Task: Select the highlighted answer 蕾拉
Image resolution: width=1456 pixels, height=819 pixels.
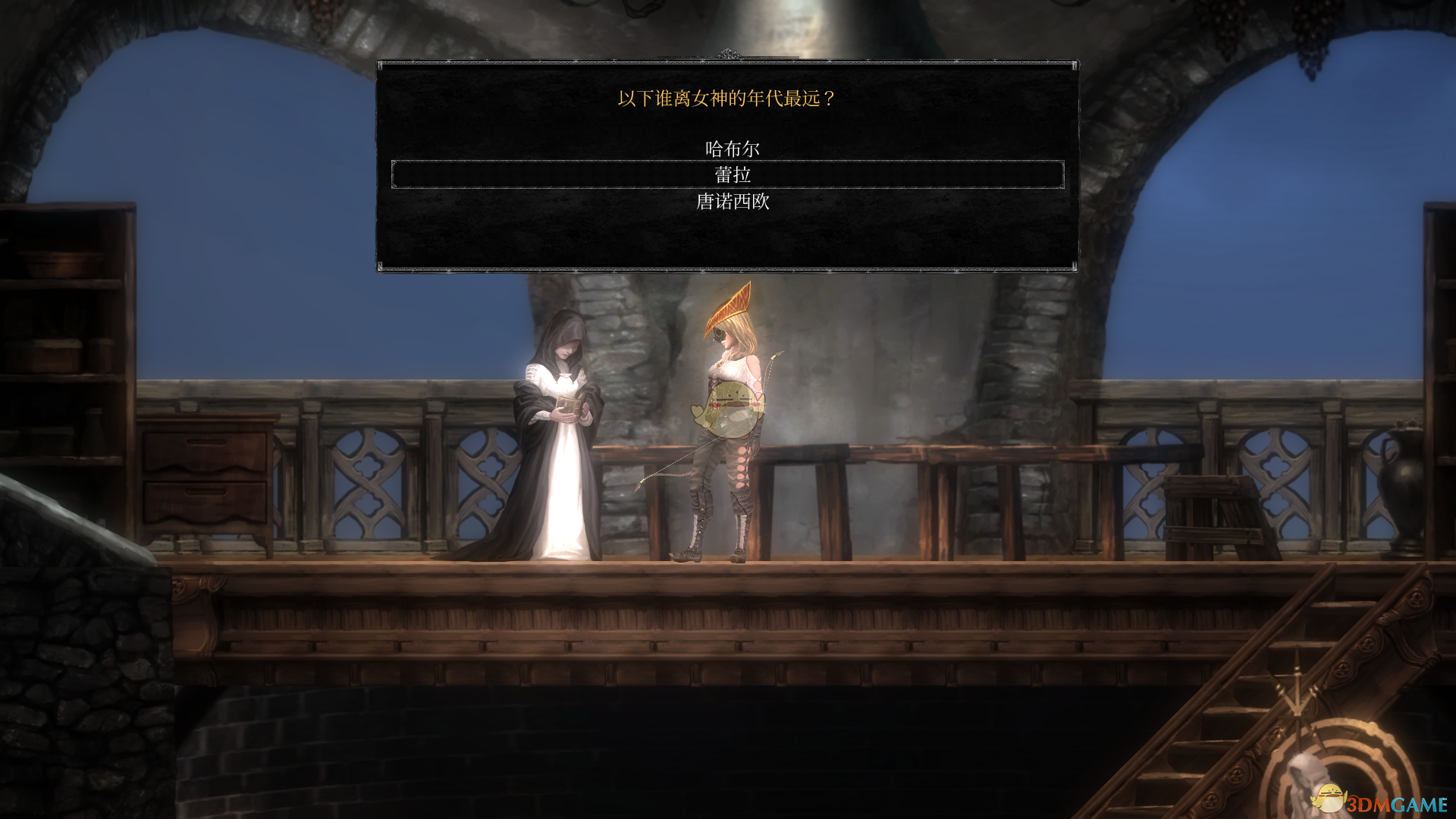Action: click(732, 175)
